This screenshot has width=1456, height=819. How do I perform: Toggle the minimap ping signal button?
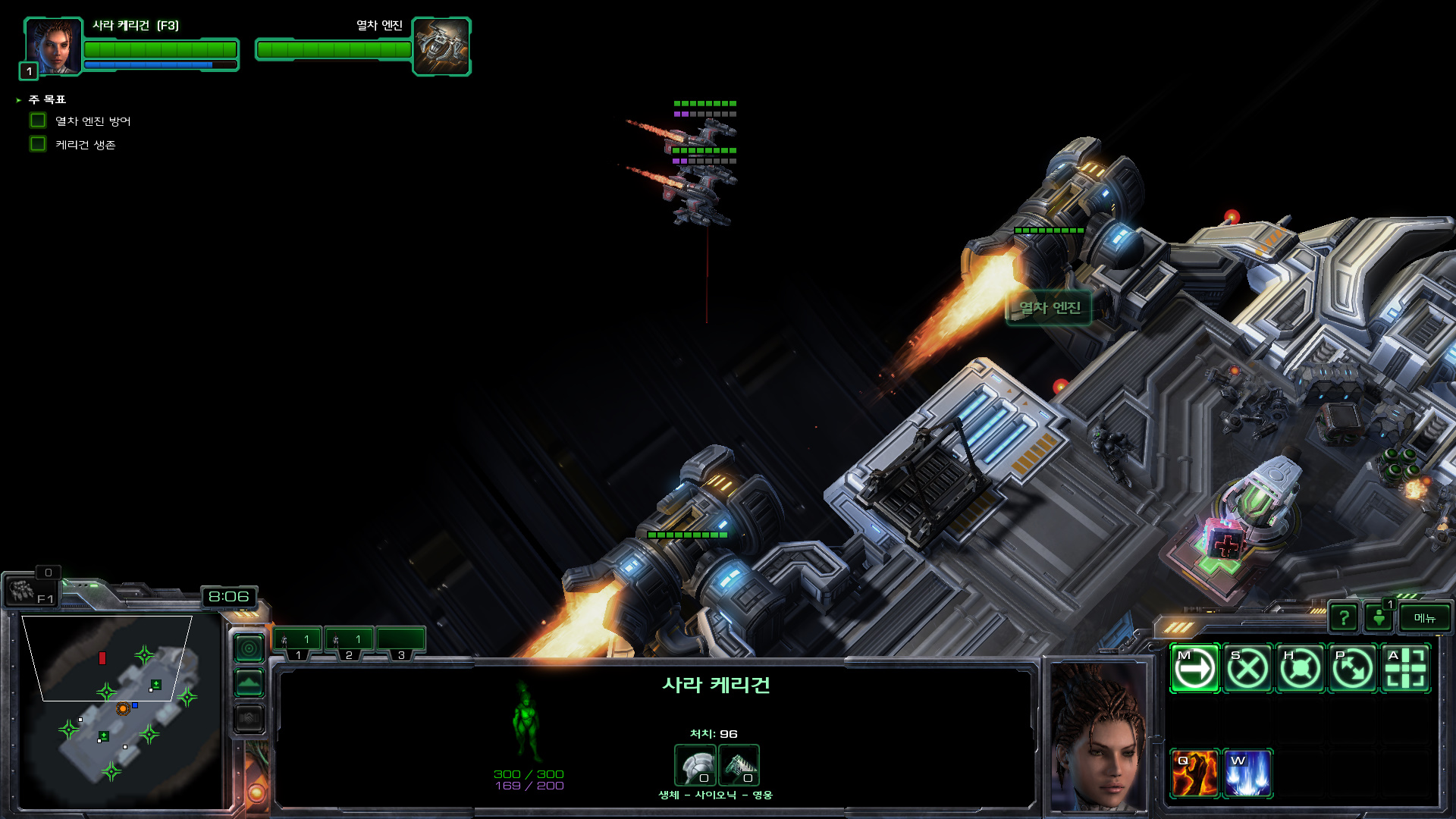[x=249, y=648]
